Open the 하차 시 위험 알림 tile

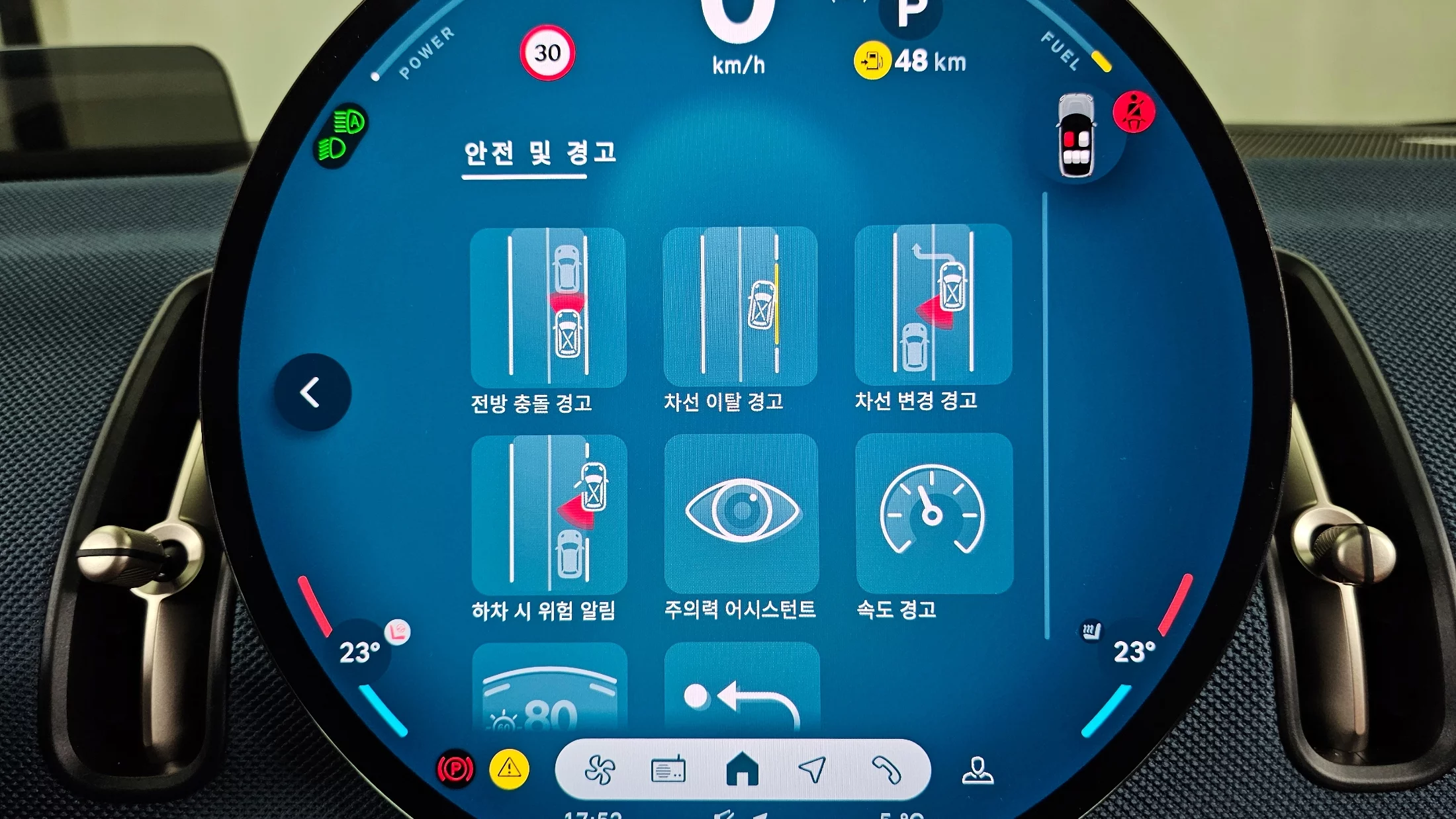coord(549,515)
